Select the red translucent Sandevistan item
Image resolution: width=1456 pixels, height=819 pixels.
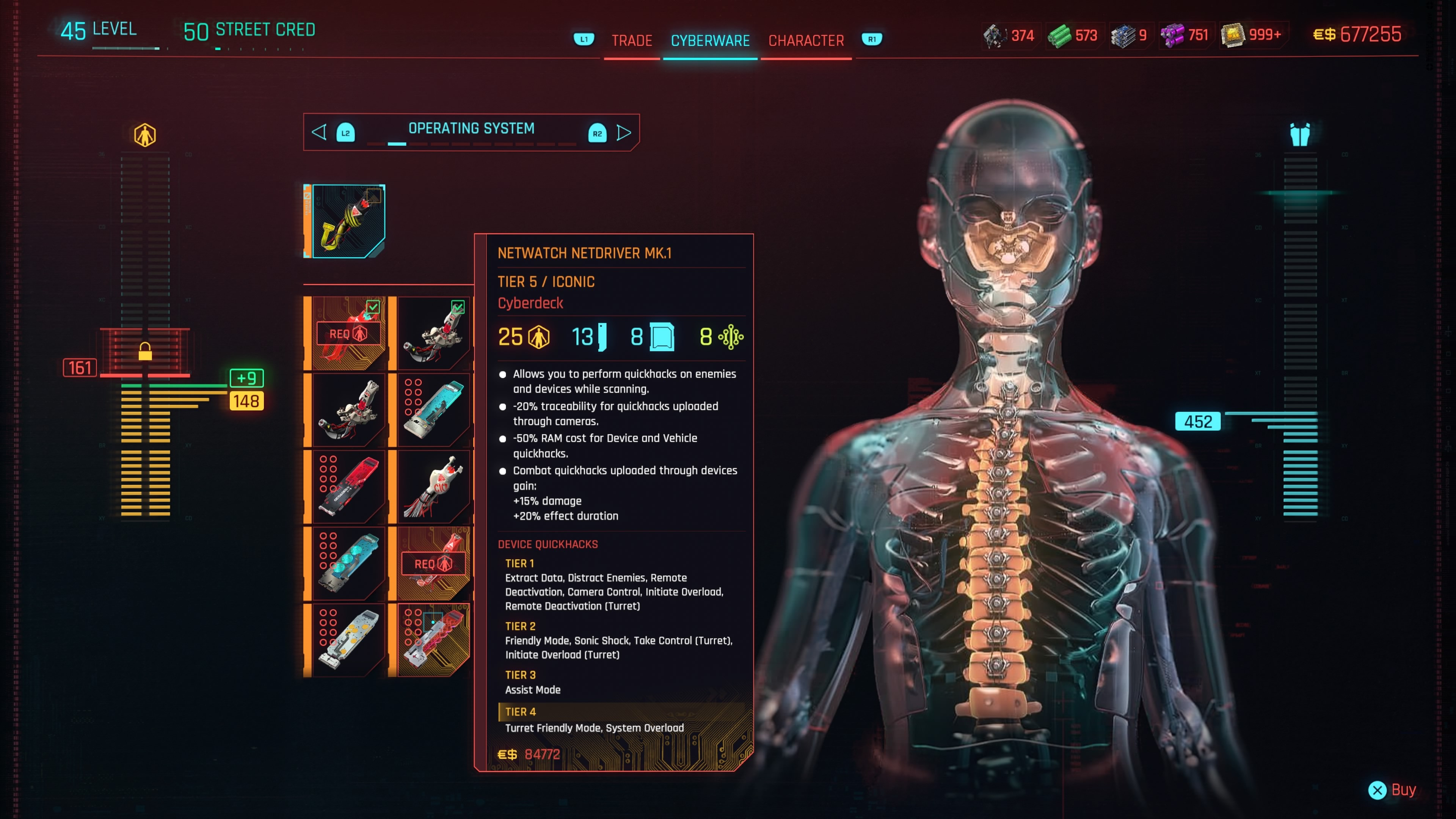tap(348, 486)
